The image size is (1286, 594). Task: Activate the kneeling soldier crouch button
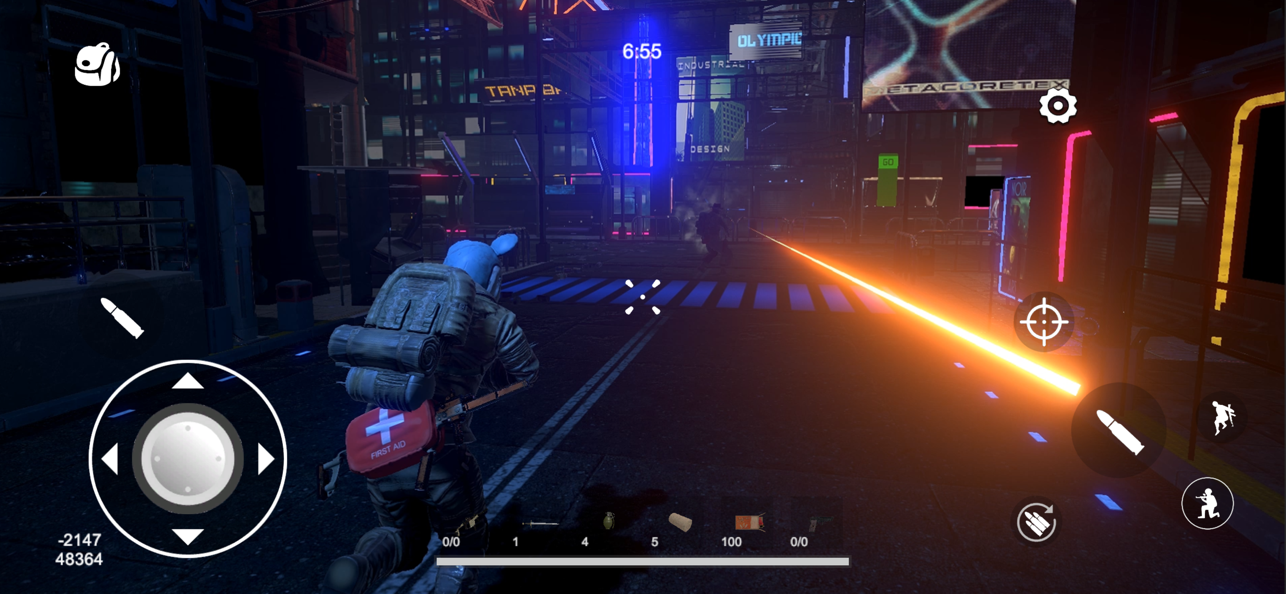pyautogui.click(x=1207, y=504)
